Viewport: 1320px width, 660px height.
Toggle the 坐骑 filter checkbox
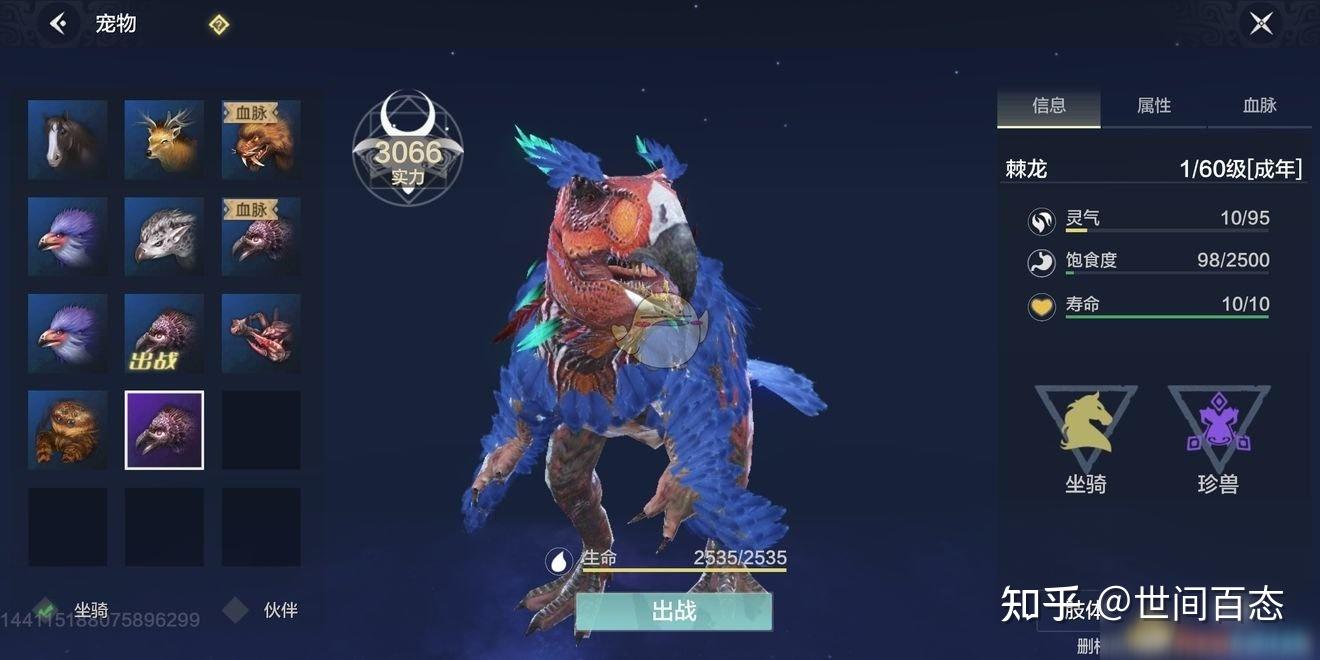click(x=44, y=609)
